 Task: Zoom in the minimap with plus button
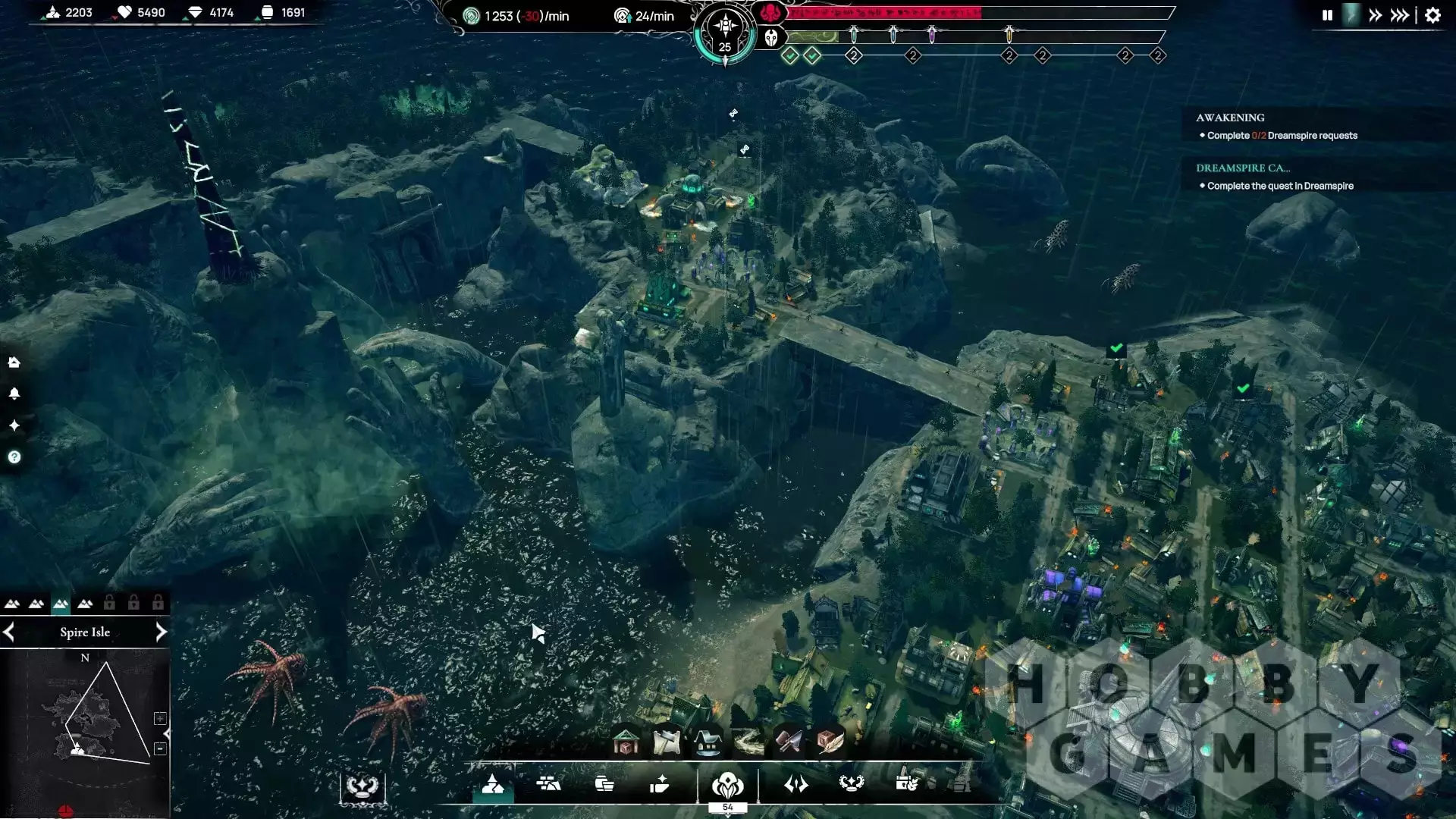click(160, 718)
